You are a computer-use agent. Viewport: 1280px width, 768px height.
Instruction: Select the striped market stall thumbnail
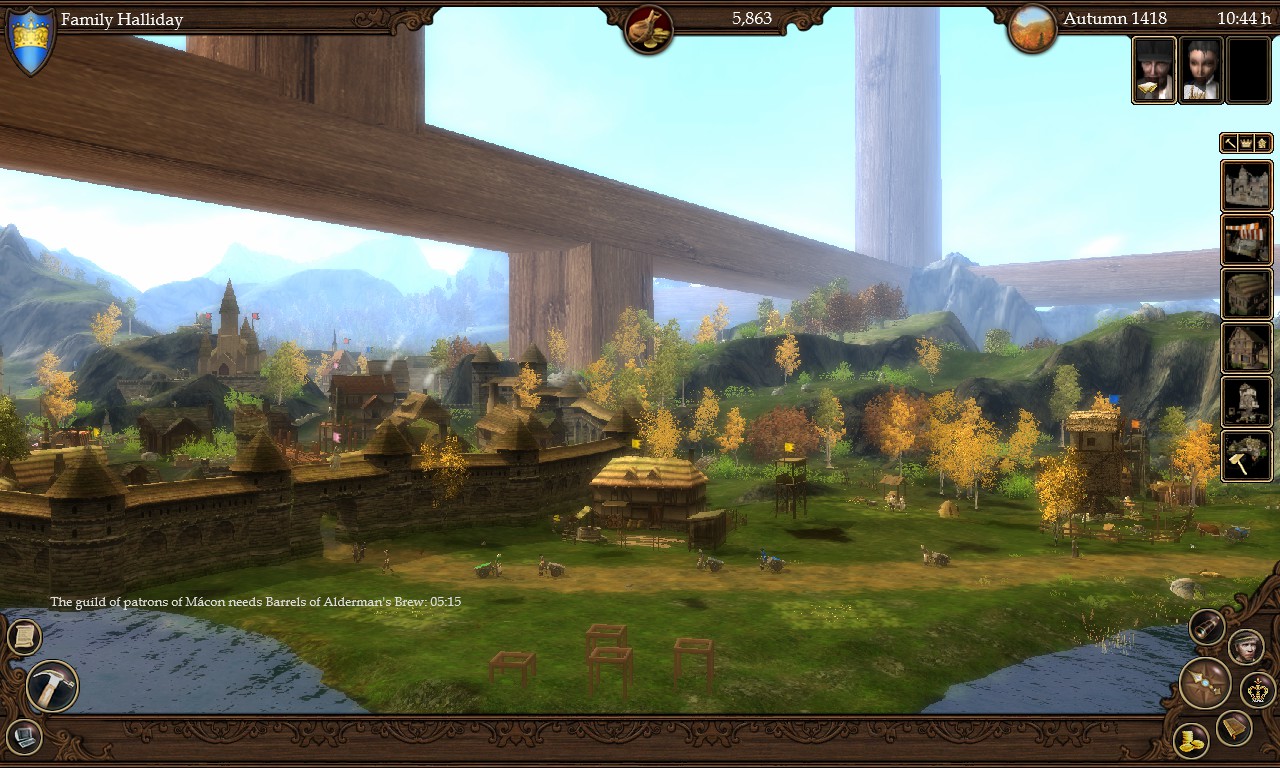click(1248, 238)
